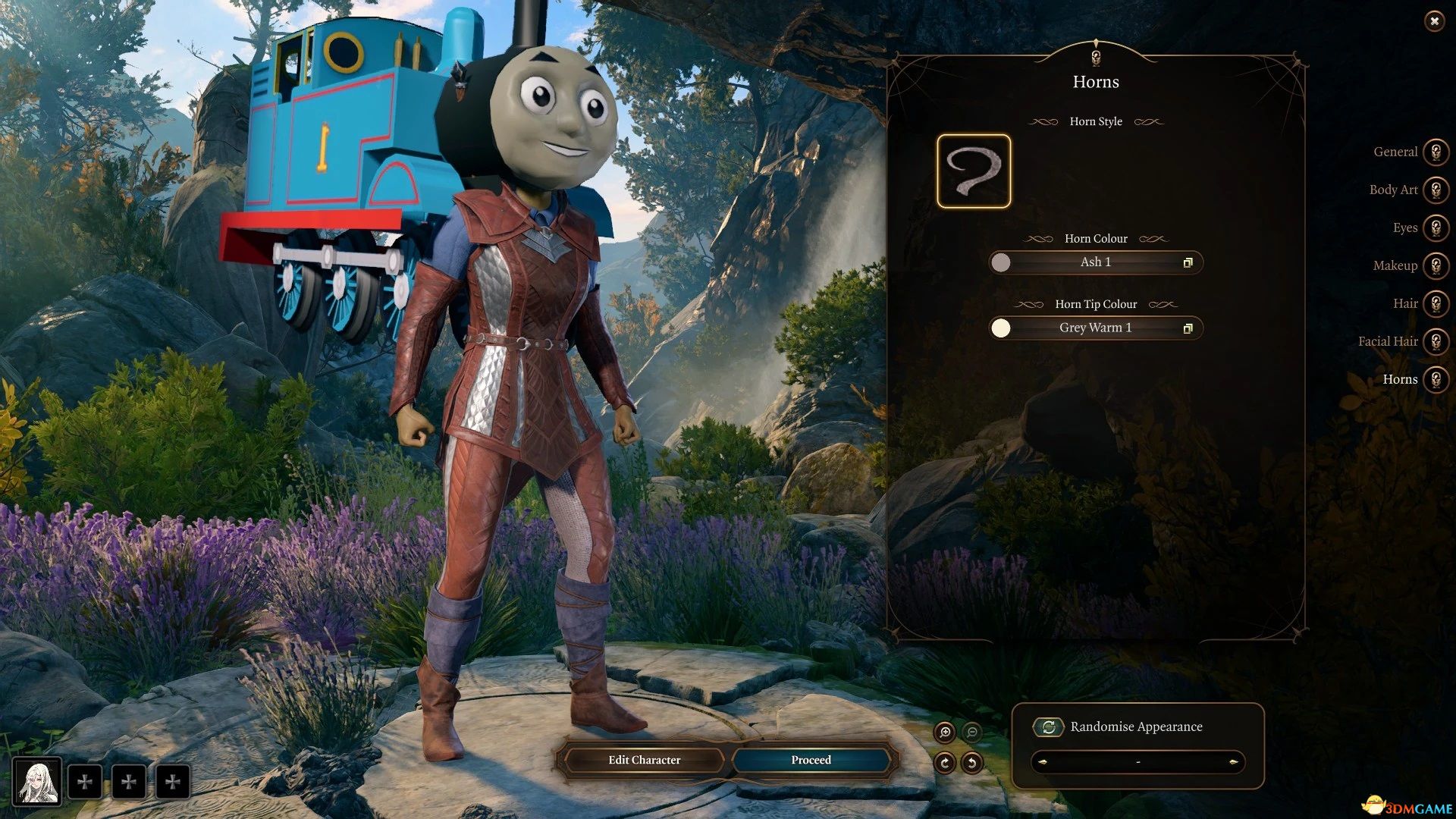Select the white-haired character portrait
The image size is (1456, 819).
(x=37, y=782)
